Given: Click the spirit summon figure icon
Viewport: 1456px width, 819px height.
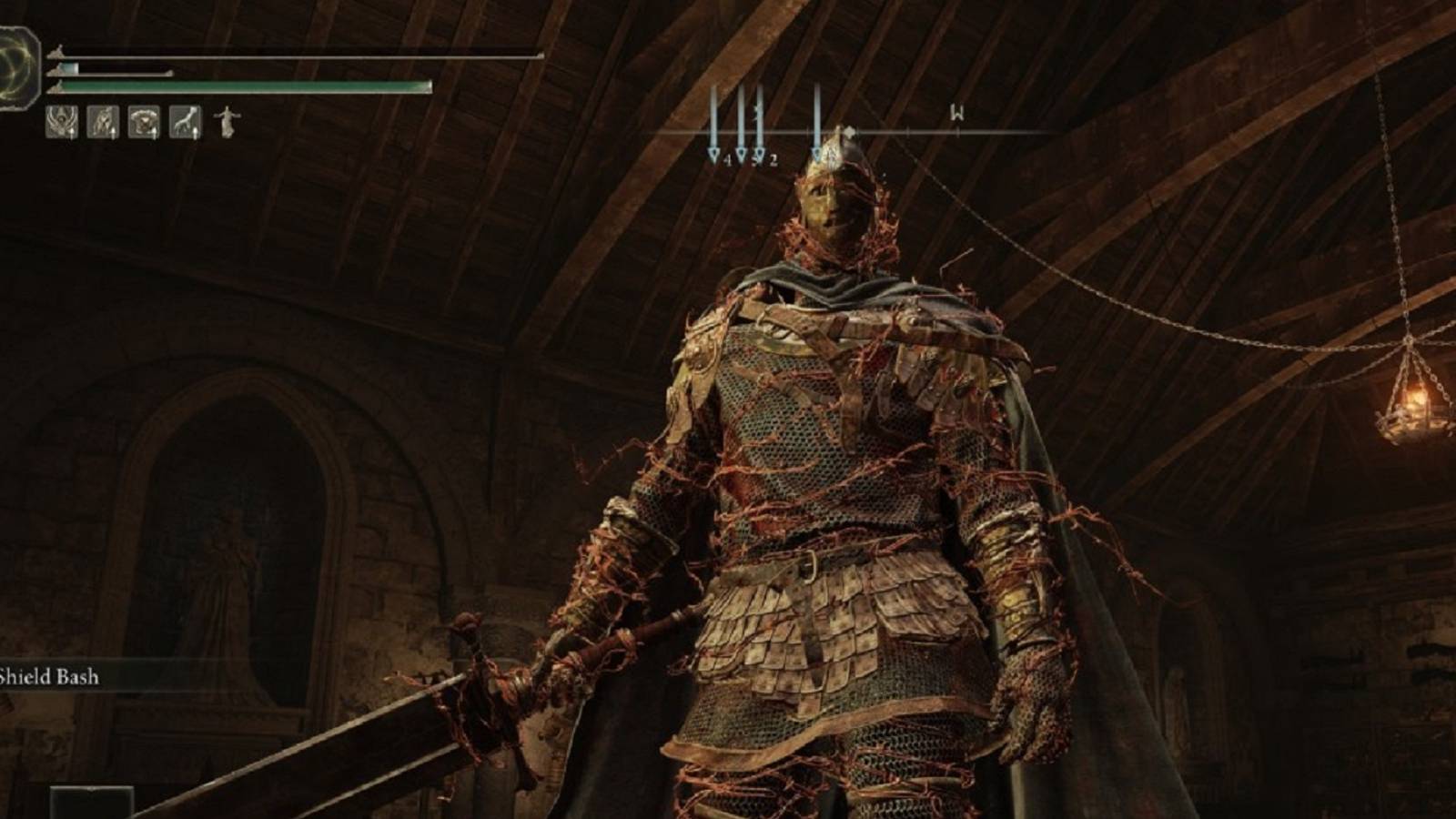Looking at the screenshot, I should point(227,123).
